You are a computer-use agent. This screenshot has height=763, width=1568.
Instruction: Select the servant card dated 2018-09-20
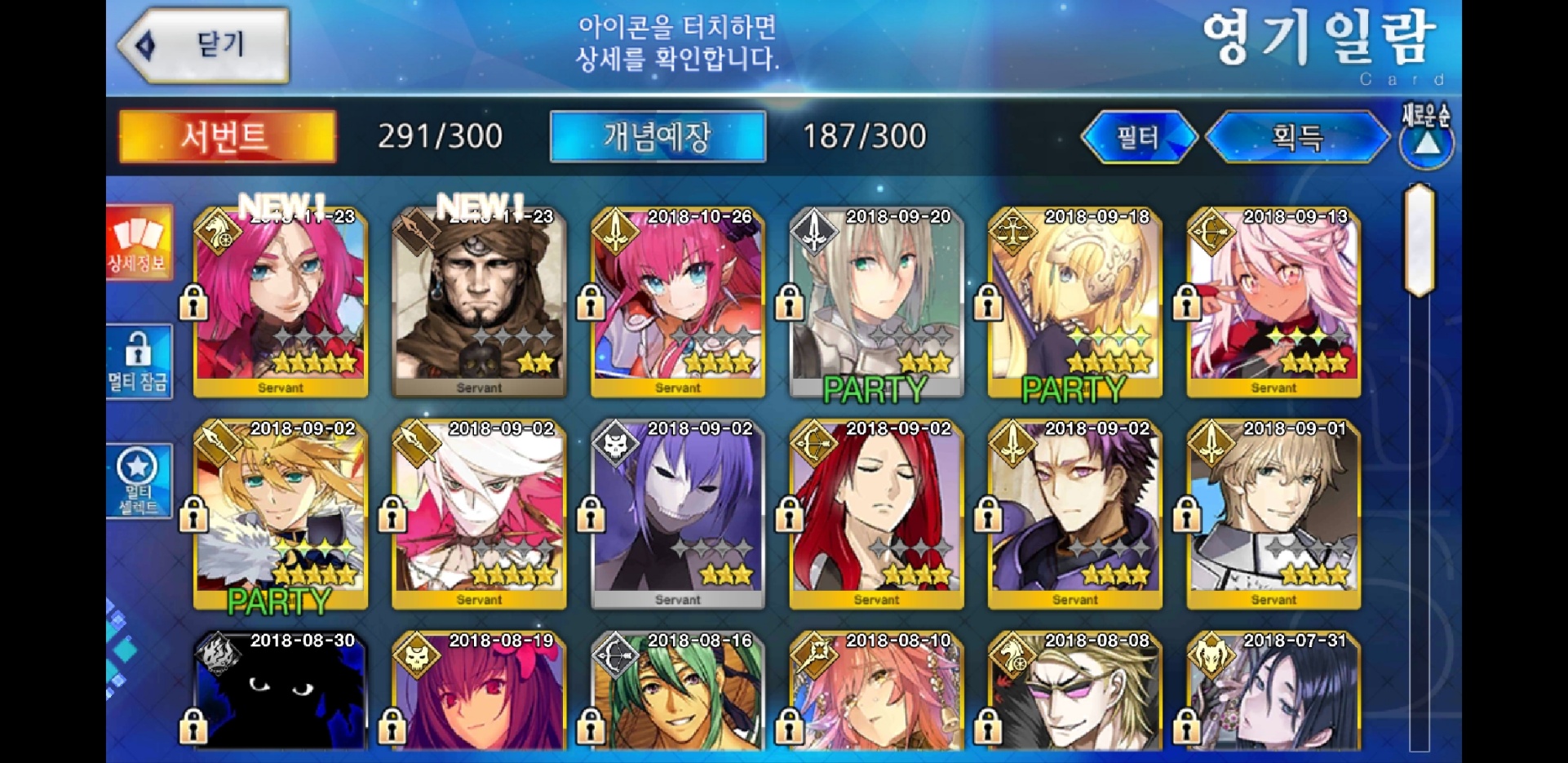[877, 302]
